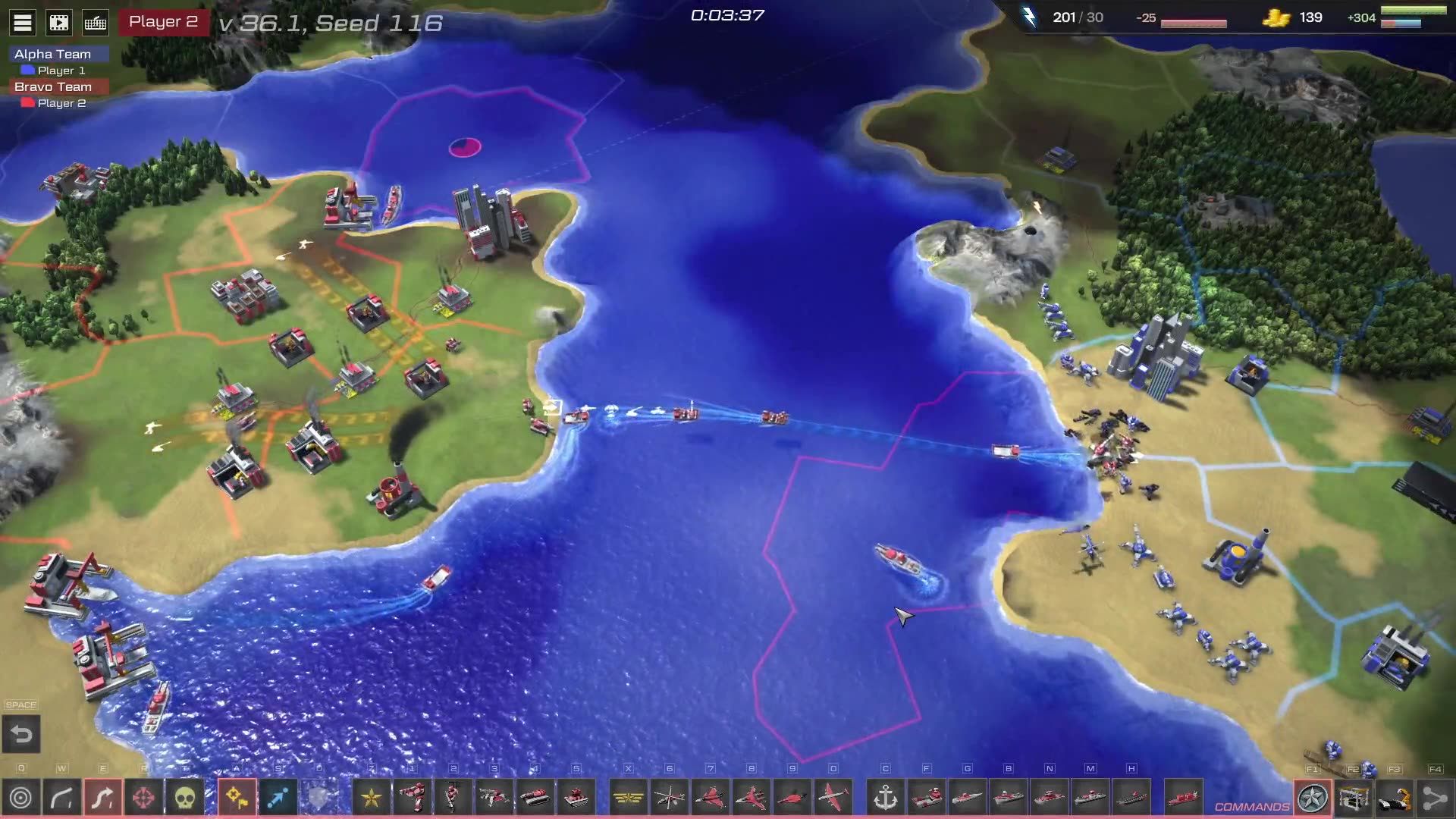Open the hamburger main menu

[x=23, y=23]
